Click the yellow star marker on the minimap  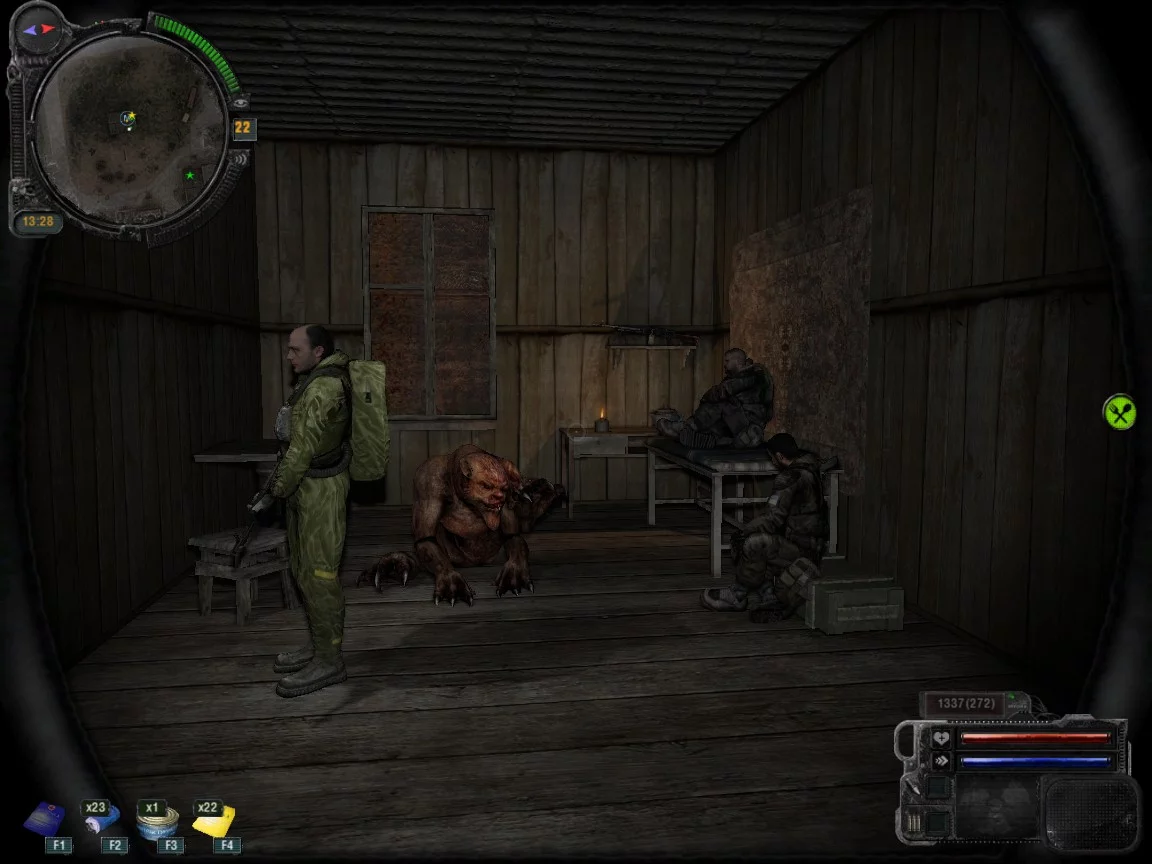pyautogui.click(x=131, y=116)
